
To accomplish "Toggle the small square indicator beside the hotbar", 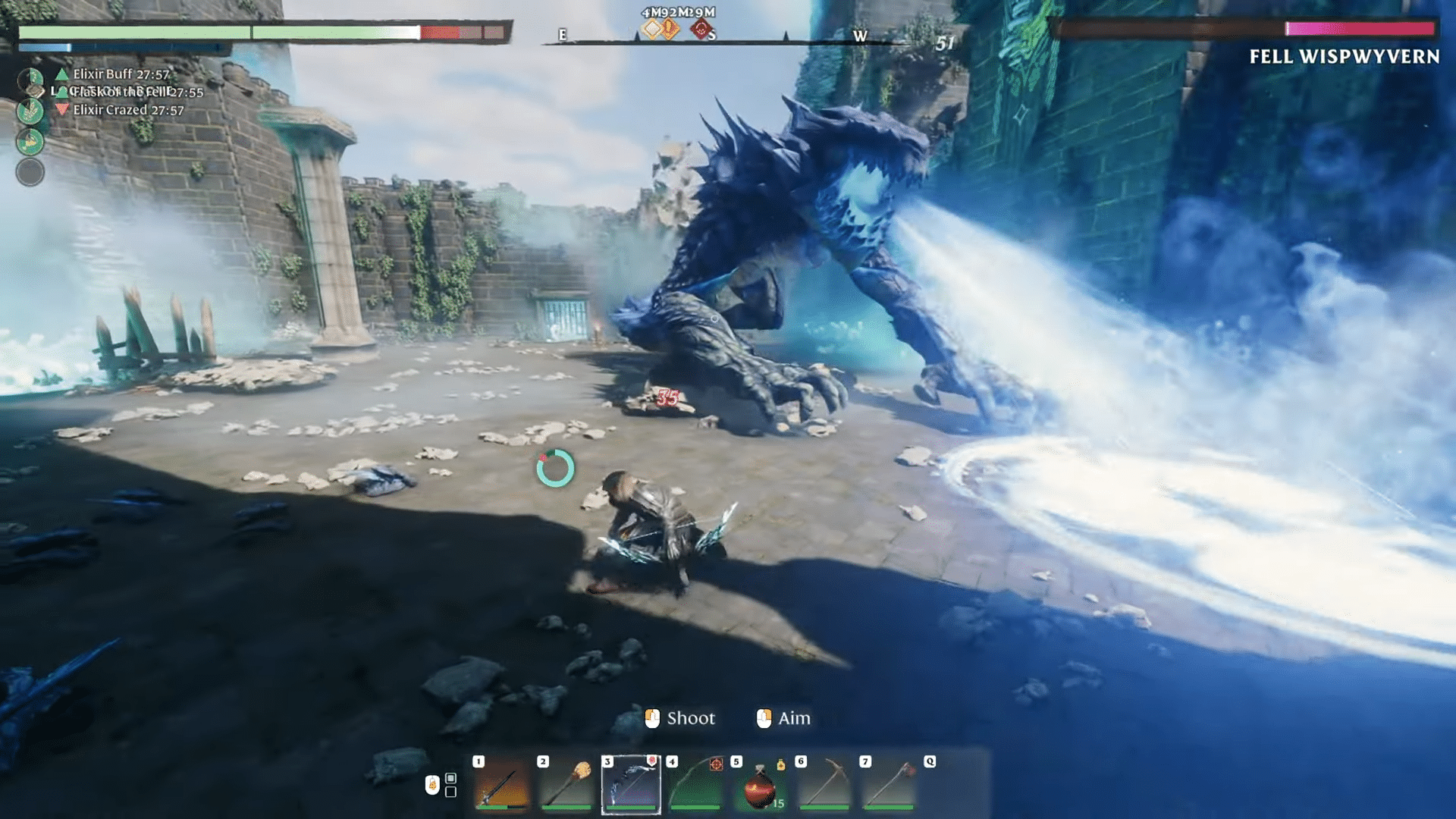I will [450, 779].
